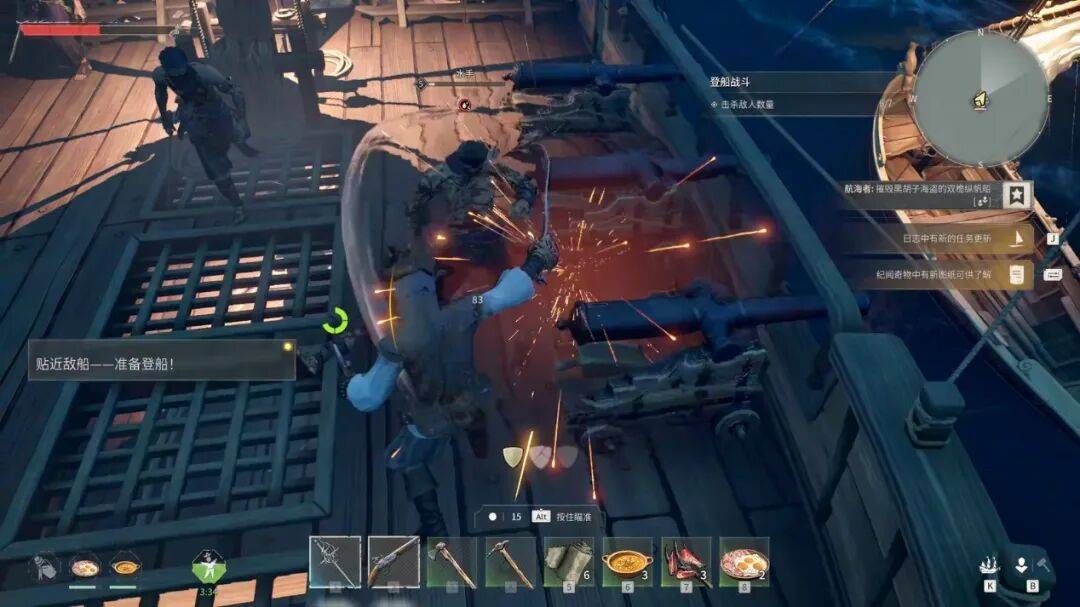Select the pickaxe hotbar slot
The image size is (1080, 607).
click(510, 562)
